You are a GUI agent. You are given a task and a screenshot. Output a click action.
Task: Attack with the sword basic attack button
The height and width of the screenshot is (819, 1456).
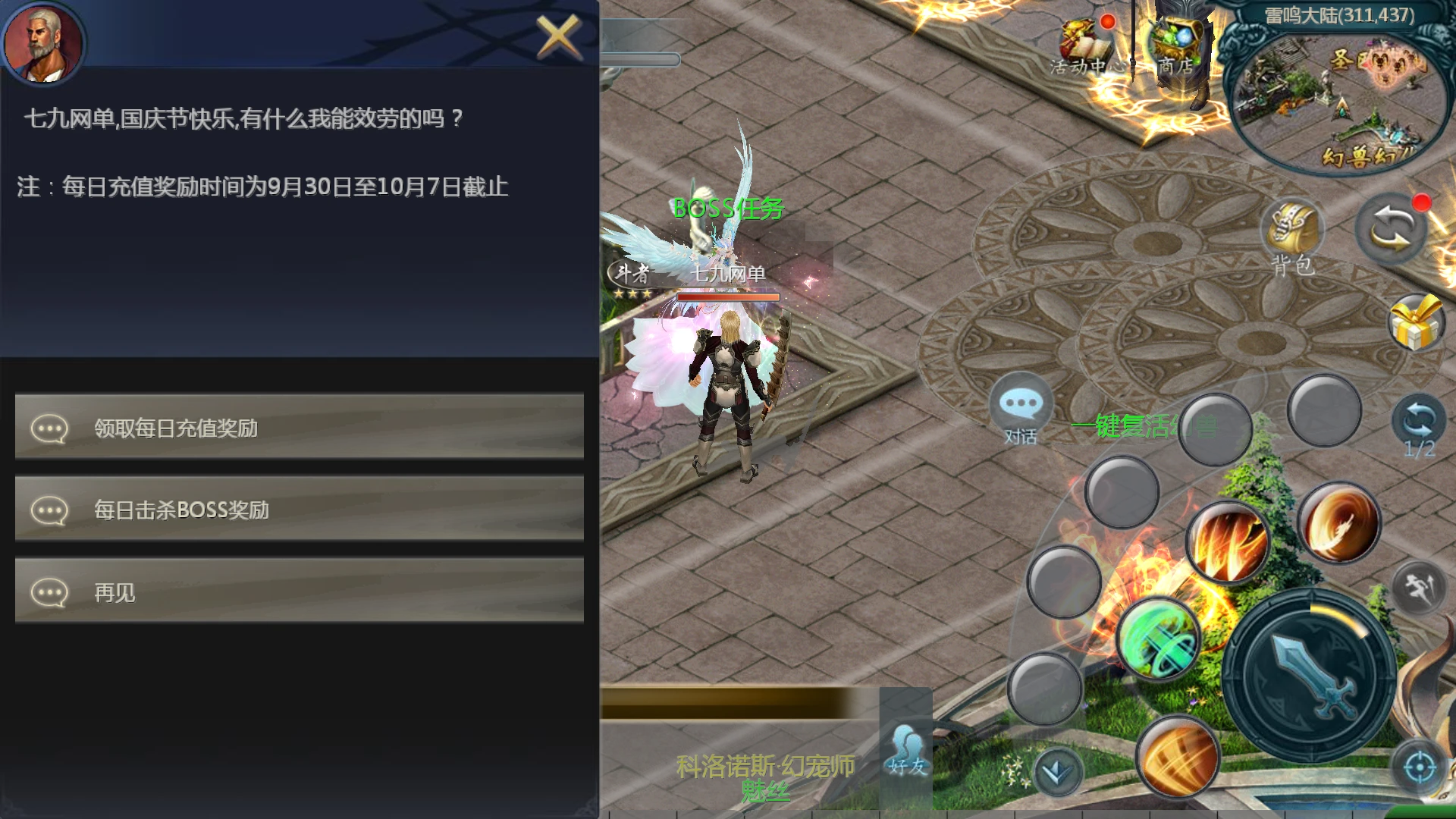pyautogui.click(x=1310, y=676)
